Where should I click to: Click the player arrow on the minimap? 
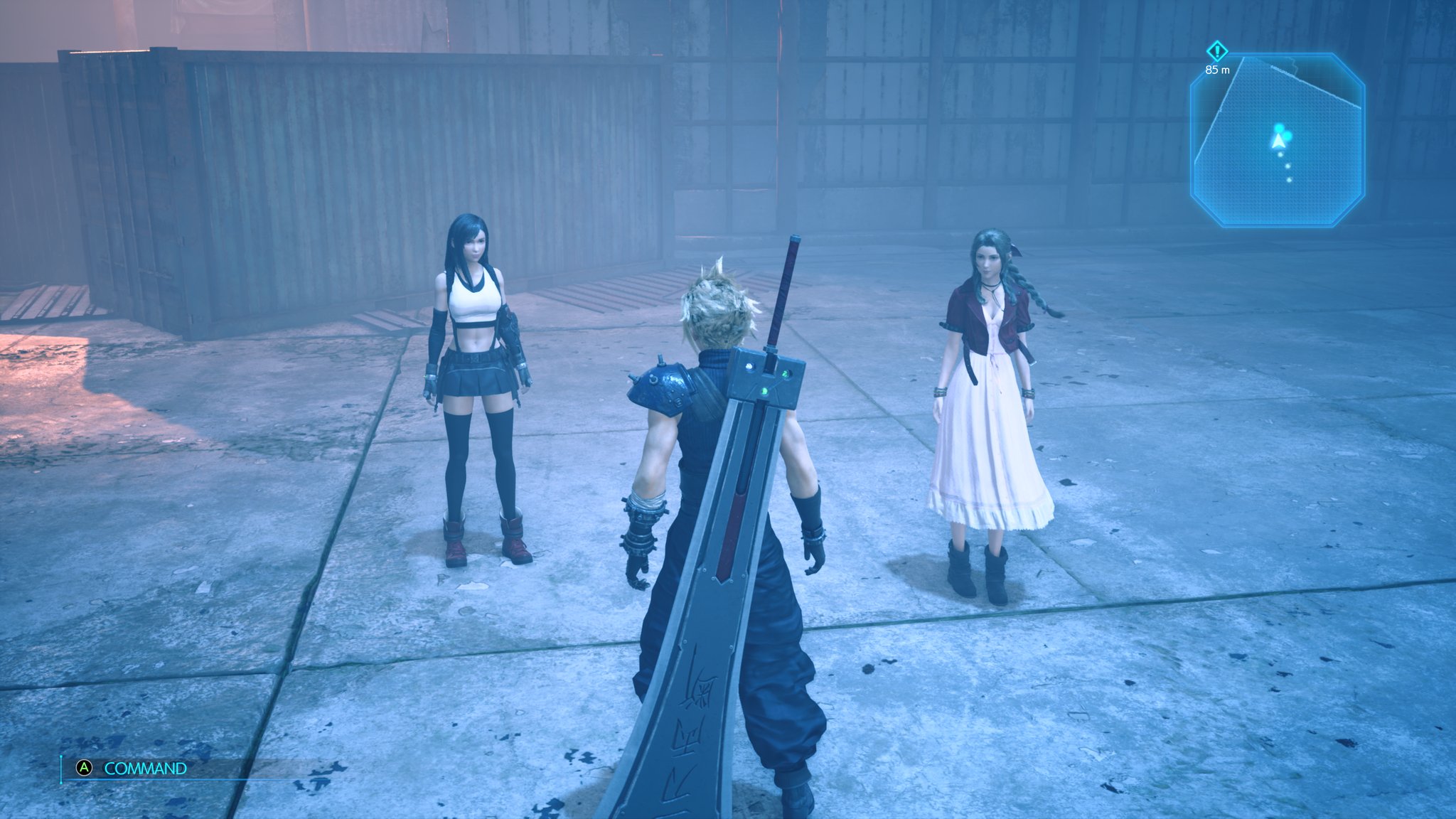pyautogui.click(x=1279, y=141)
